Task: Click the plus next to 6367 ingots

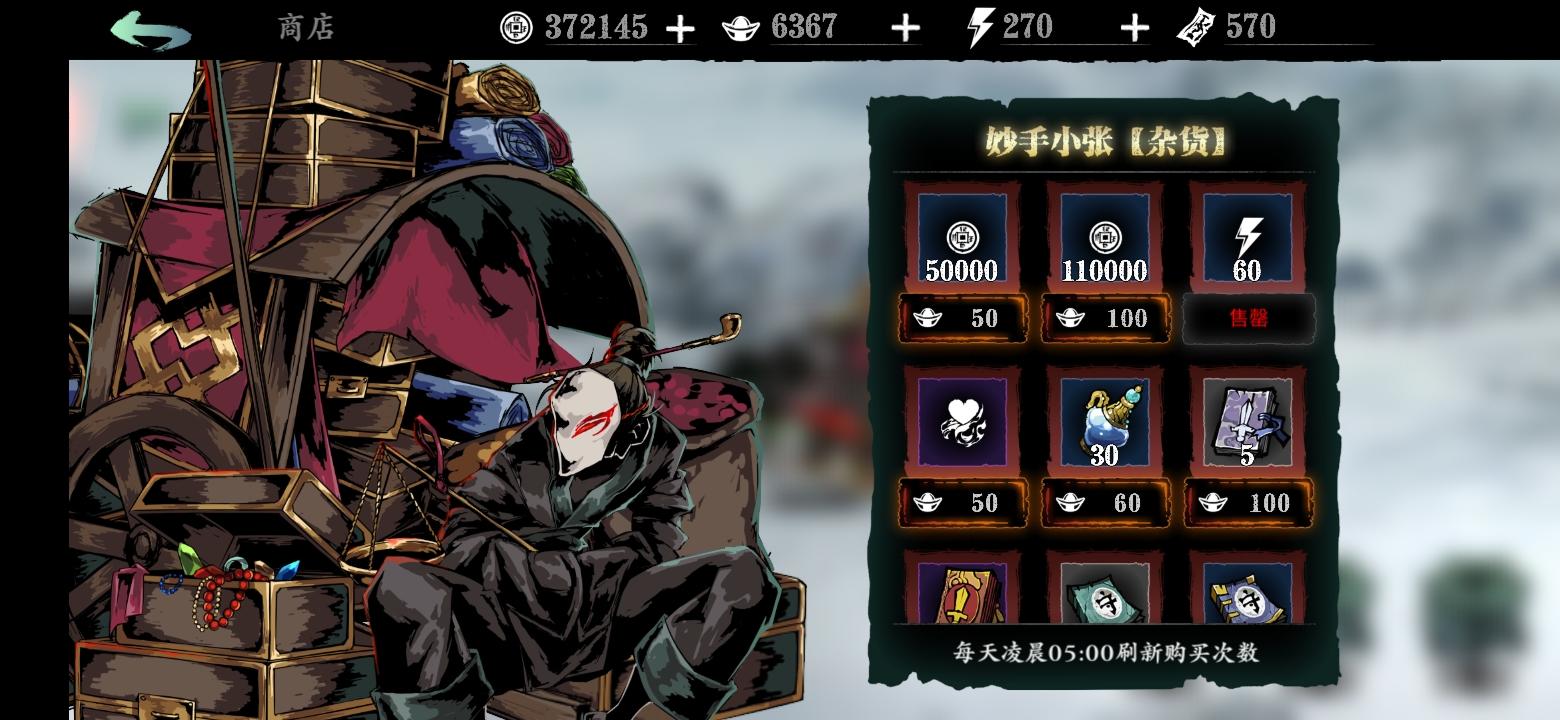Action: 906,27
